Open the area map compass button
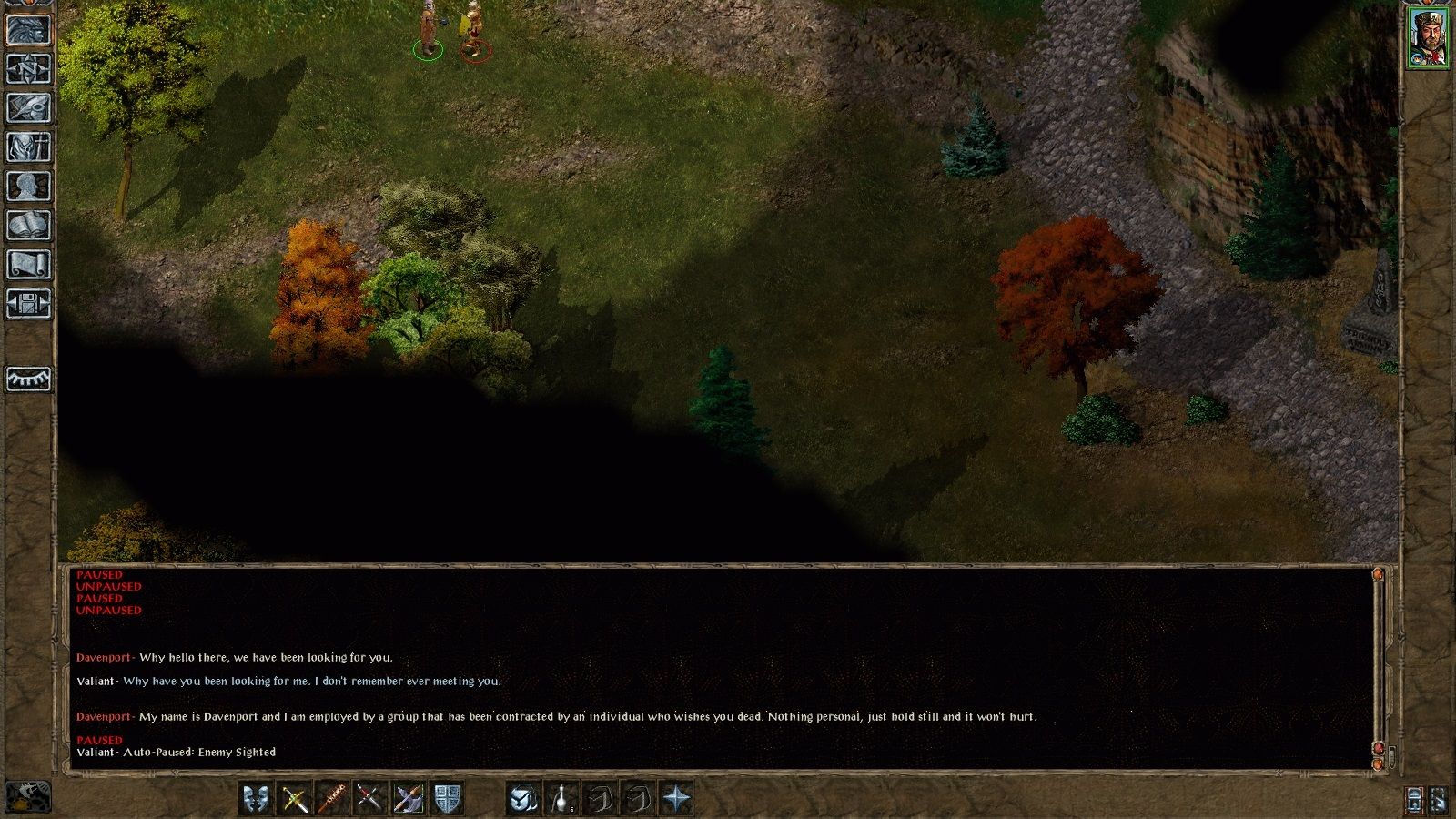 pos(28,69)
